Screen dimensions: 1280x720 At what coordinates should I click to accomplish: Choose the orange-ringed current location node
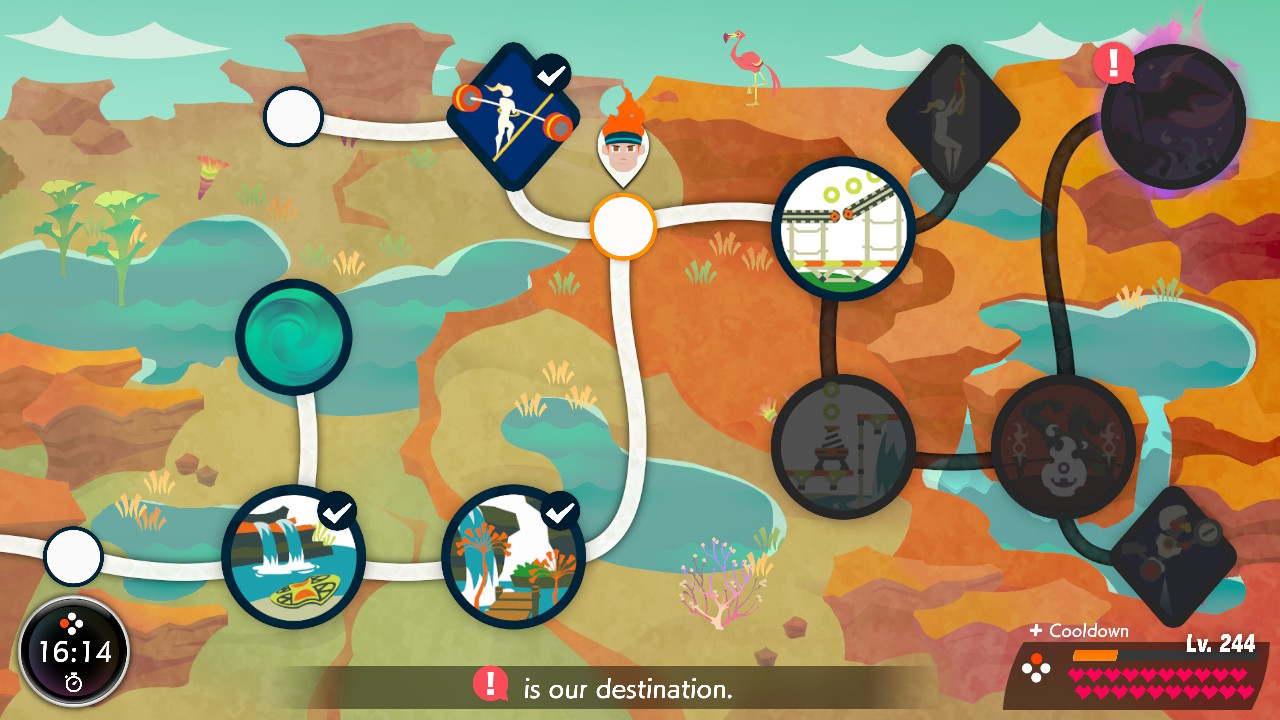pyautogui.click(x=622, y=227)
